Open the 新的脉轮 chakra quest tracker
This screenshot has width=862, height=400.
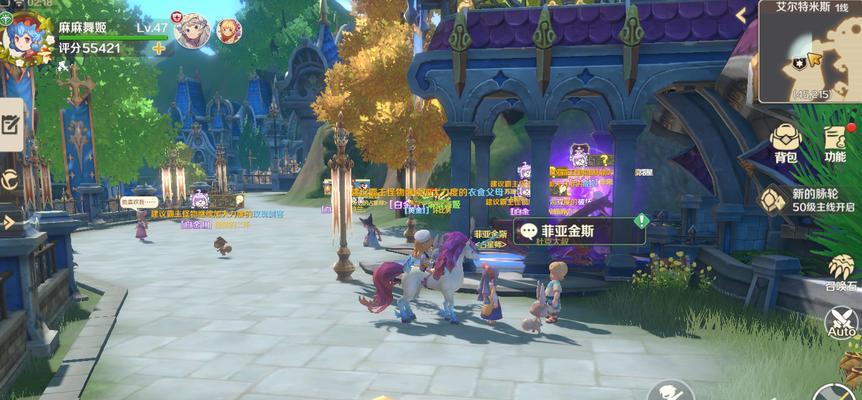pyautogui.click(x=808, y=200)
